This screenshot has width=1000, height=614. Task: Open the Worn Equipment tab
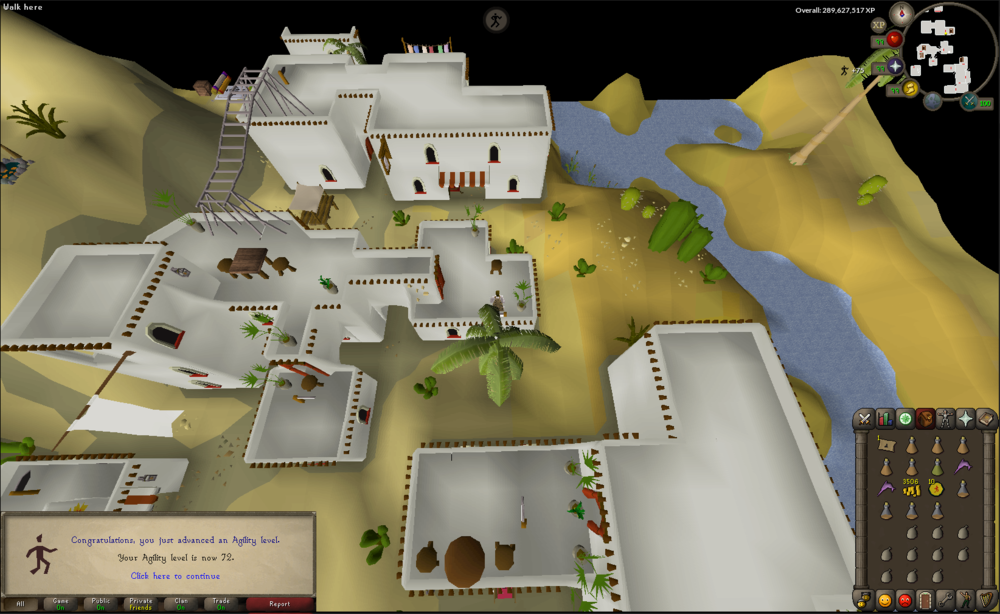coord(946,419)
